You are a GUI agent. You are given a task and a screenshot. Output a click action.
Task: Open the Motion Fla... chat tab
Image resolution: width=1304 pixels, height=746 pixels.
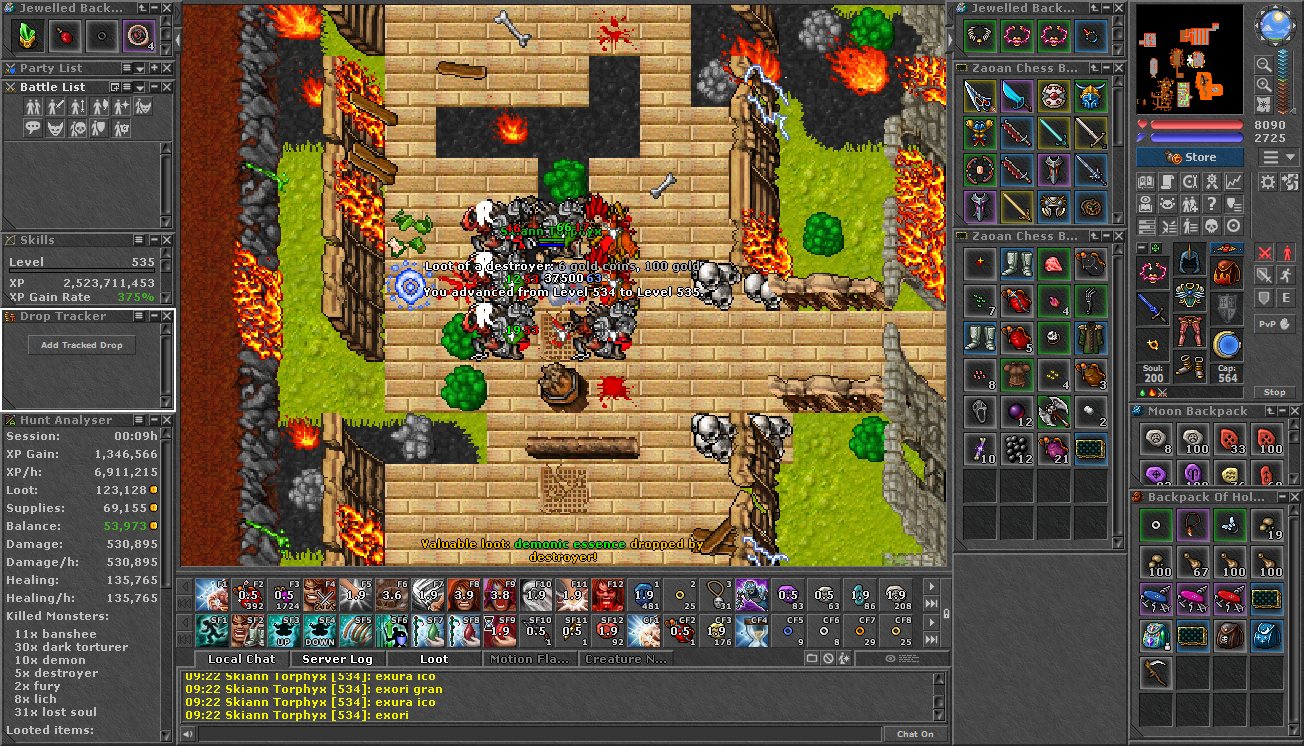click(x=531, y=659)
